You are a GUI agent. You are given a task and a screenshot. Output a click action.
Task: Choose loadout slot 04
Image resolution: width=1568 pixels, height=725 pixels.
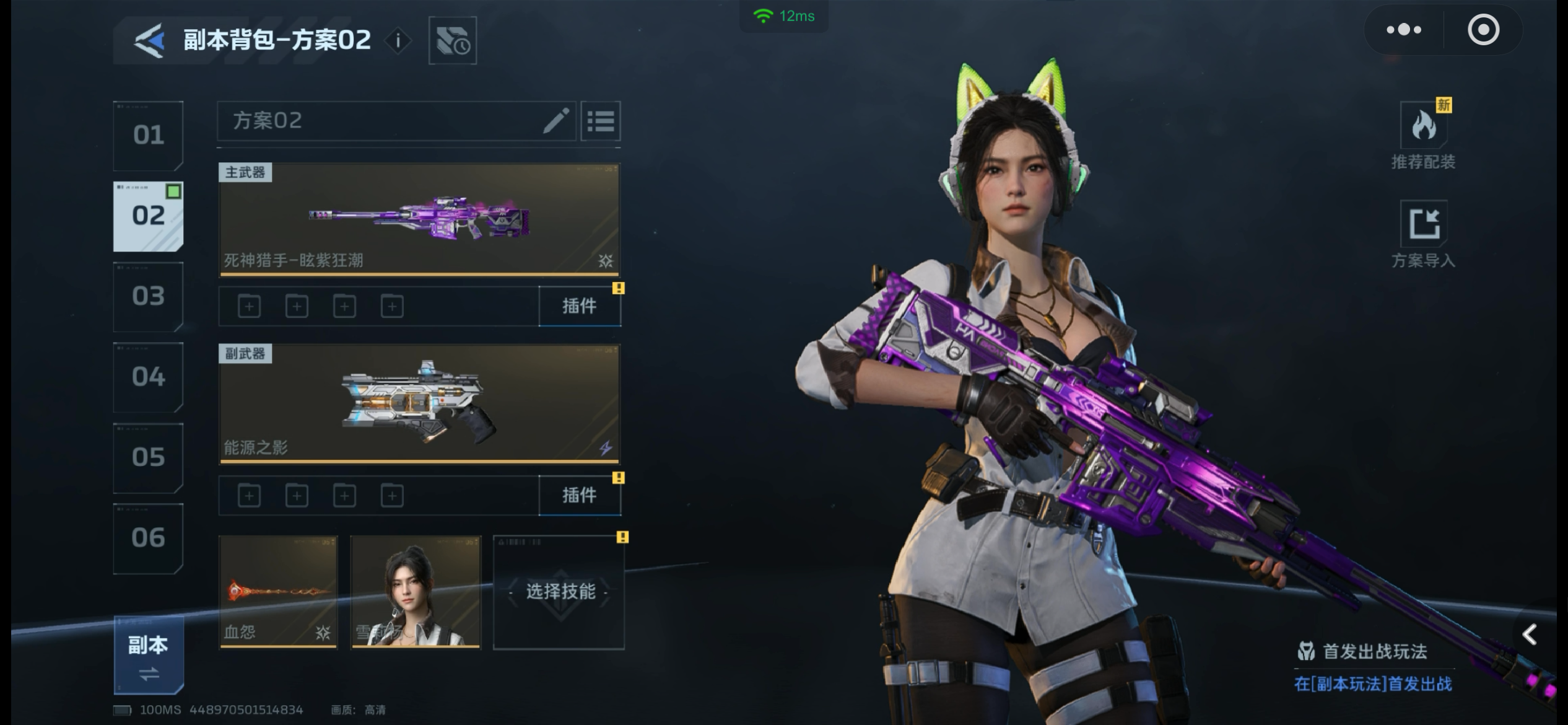tap(148, 377)
